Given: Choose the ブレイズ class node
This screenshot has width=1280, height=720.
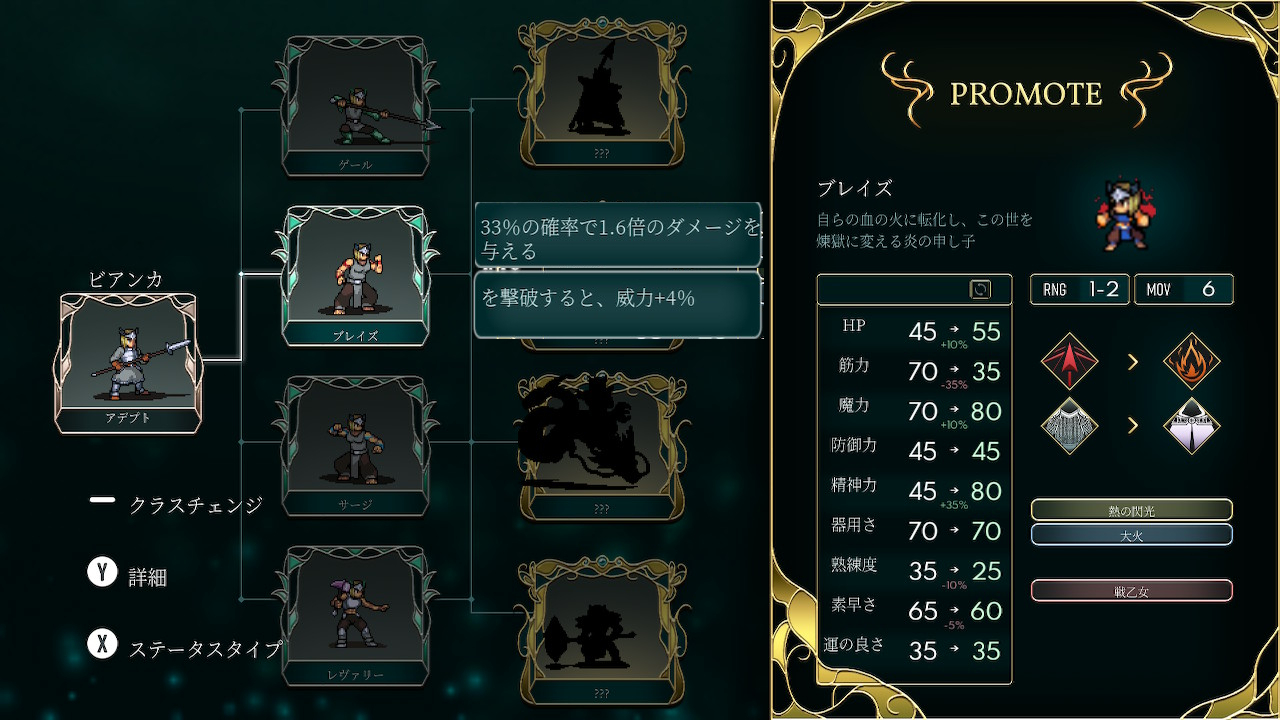Looking at the screenshot, I should 355,277.
